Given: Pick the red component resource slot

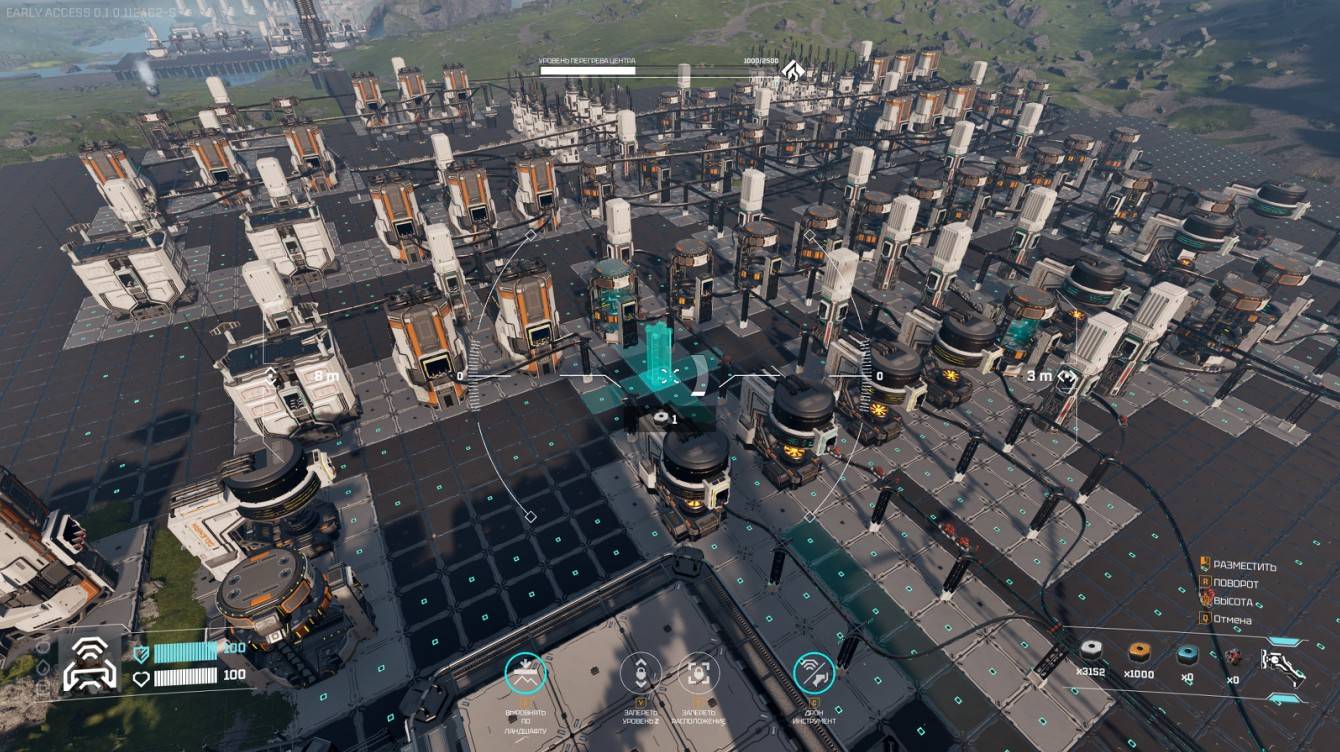Looking at the screenshot, I should click(x=1234, y=656).
